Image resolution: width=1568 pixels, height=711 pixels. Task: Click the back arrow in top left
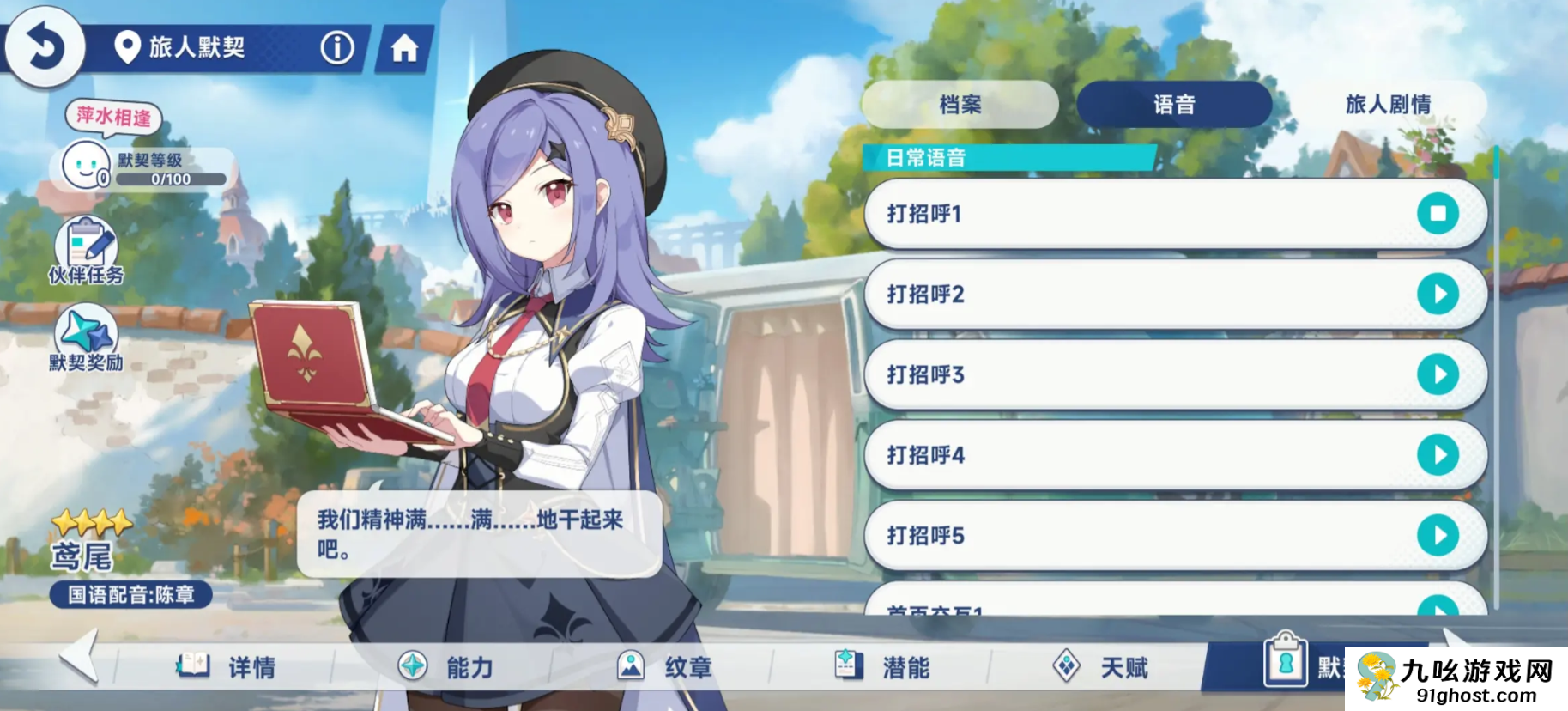click(45, 45)
